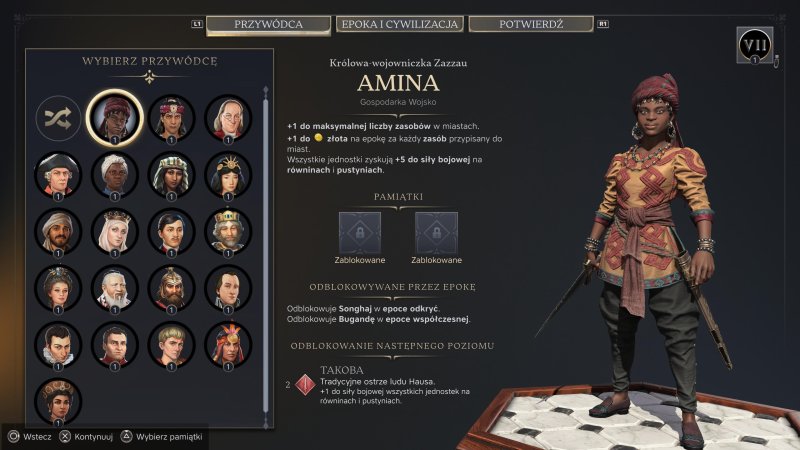Select the Potwierdź tab

point(530,23)
